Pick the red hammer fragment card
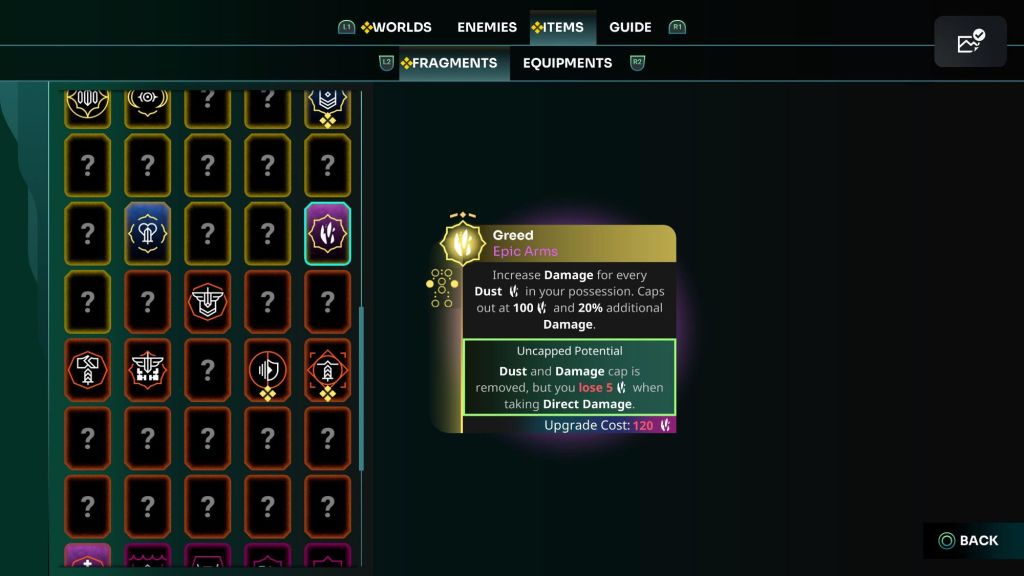 click(87, 370)
